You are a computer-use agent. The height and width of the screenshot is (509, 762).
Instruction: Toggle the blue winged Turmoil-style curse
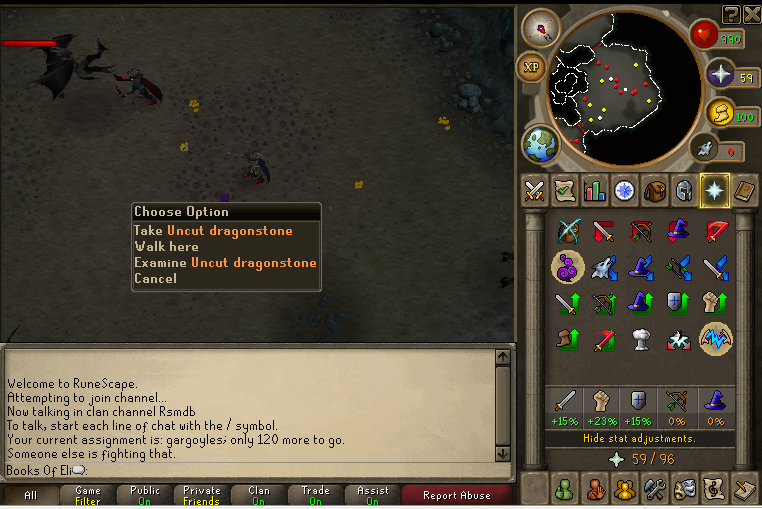click(715, 338)
